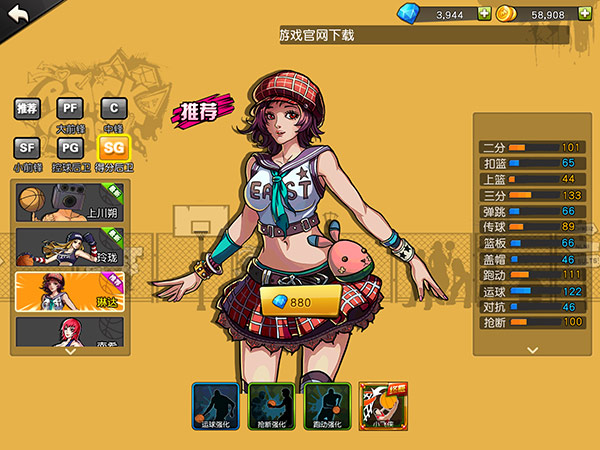Select the 玲珑 character card

69,248
